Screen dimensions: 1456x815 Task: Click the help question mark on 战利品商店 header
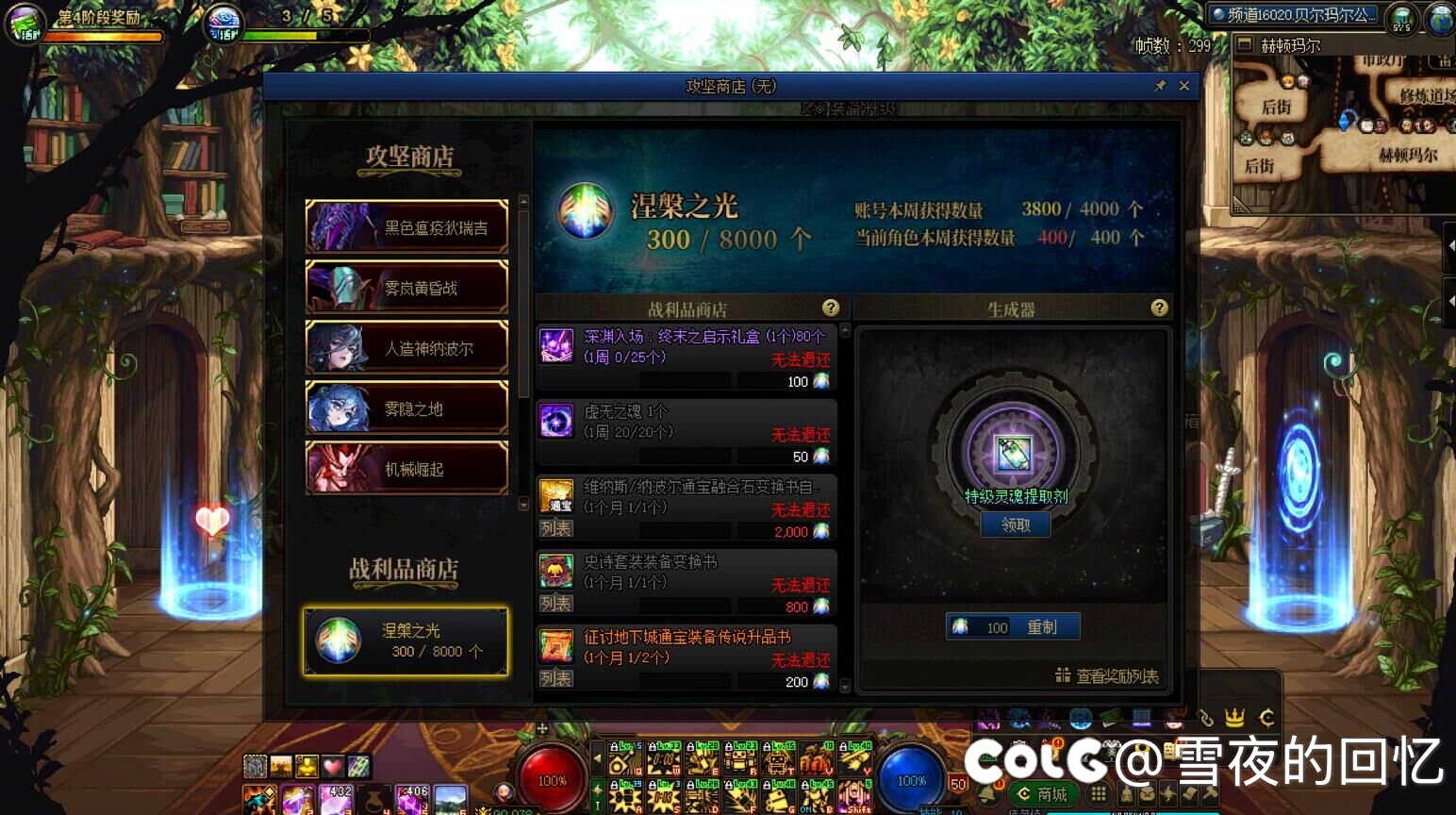pos(831,308)
